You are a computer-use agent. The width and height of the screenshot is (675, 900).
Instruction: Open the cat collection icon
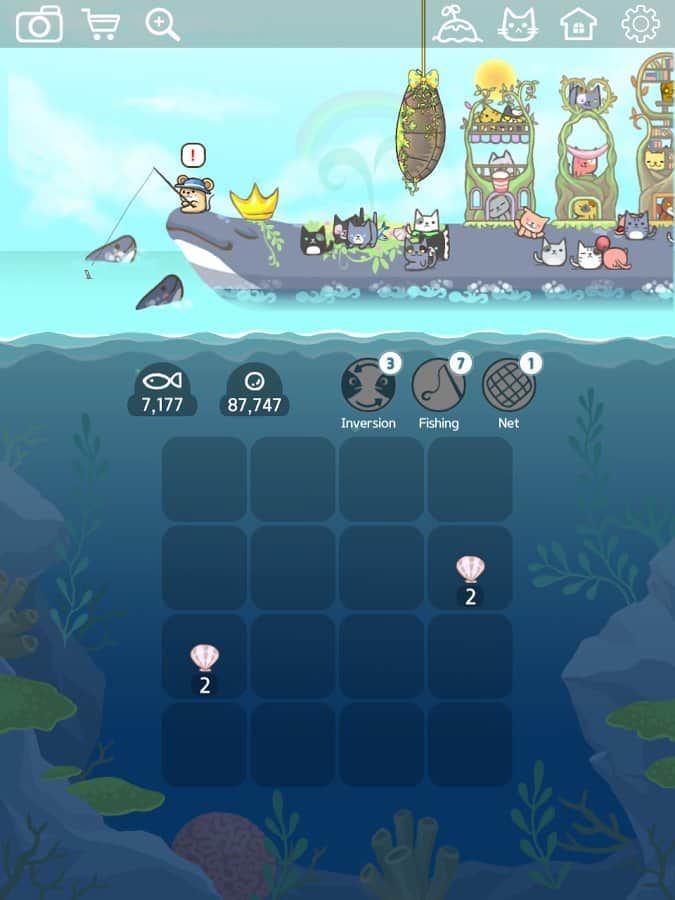518,24
